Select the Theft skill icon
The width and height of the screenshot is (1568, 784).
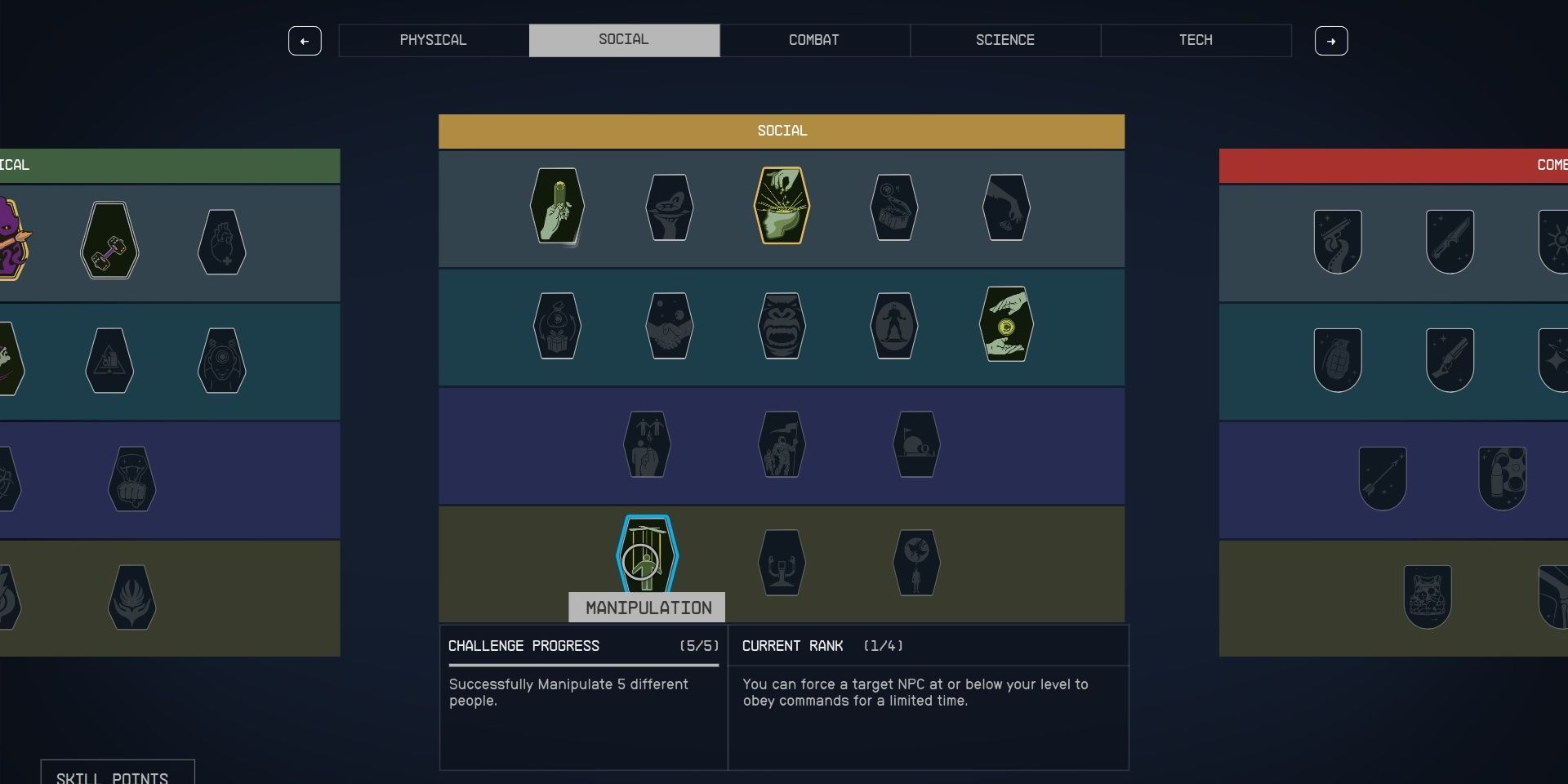[1006, 207]
